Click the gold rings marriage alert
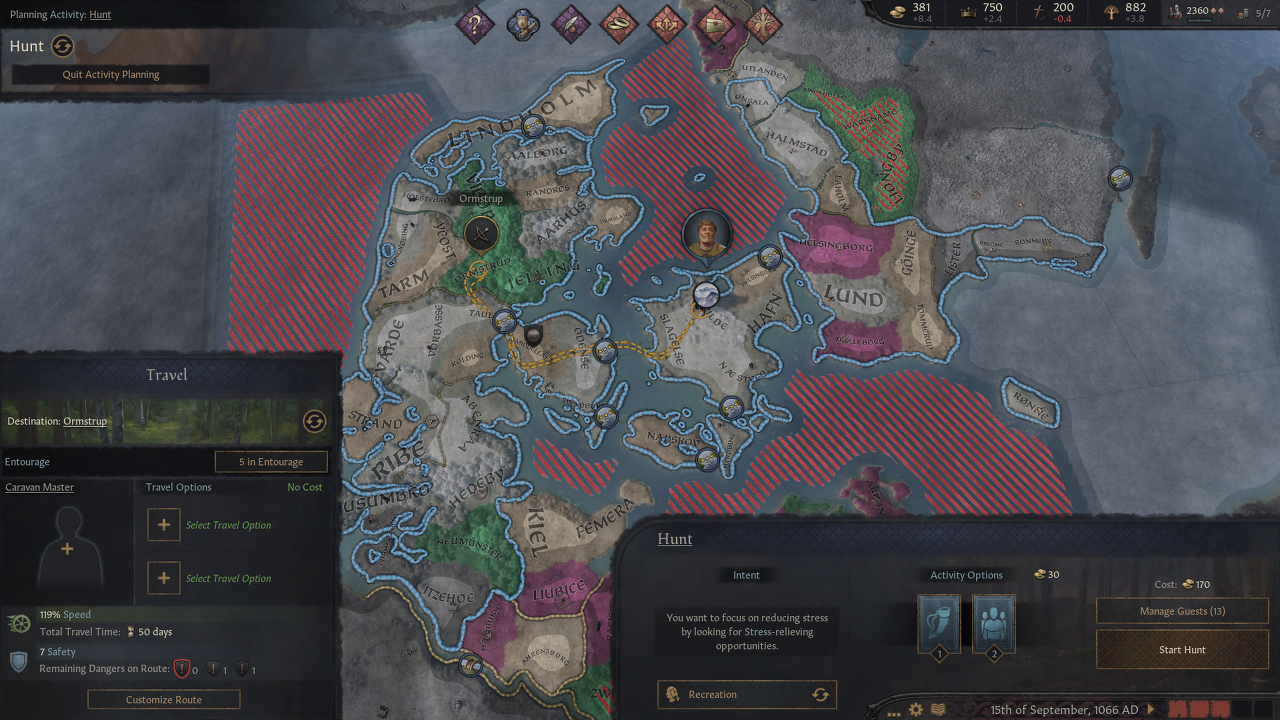 click(619, 24)
